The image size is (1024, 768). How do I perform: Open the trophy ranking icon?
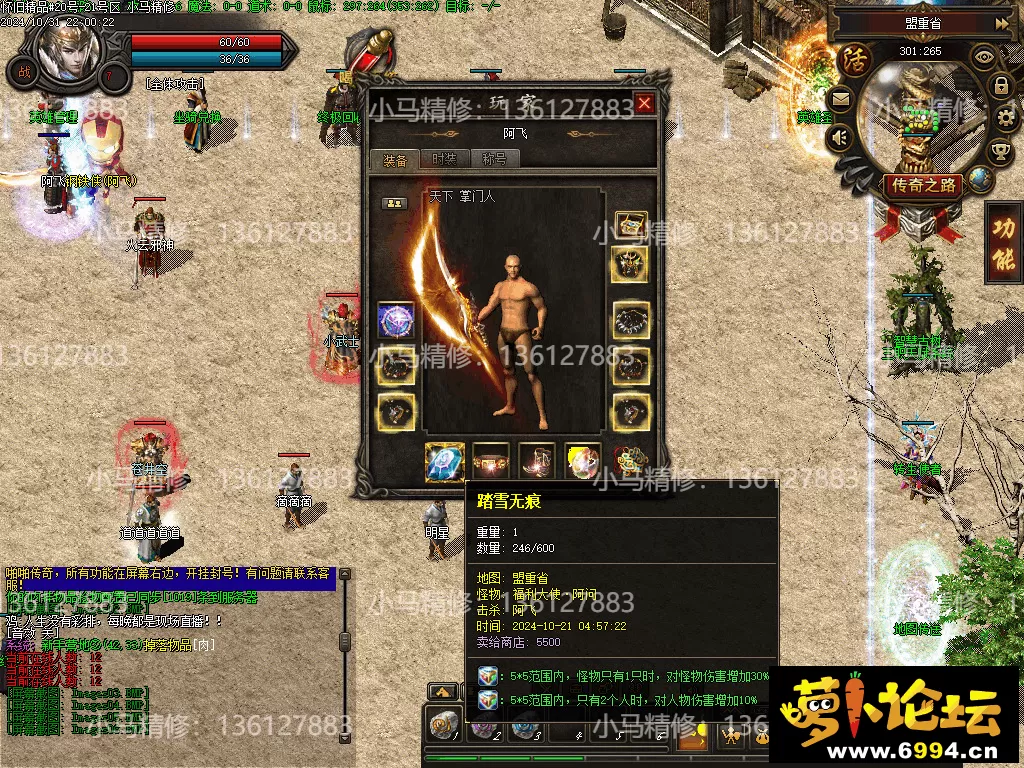point(999,152)
